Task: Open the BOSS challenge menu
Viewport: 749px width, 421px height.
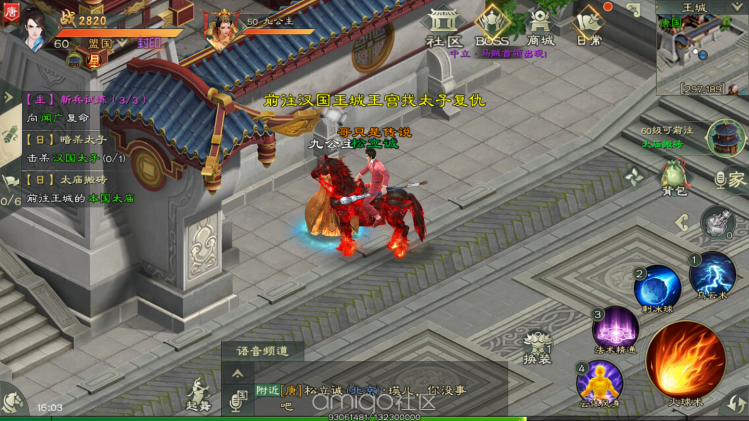Action: (492, 26)
